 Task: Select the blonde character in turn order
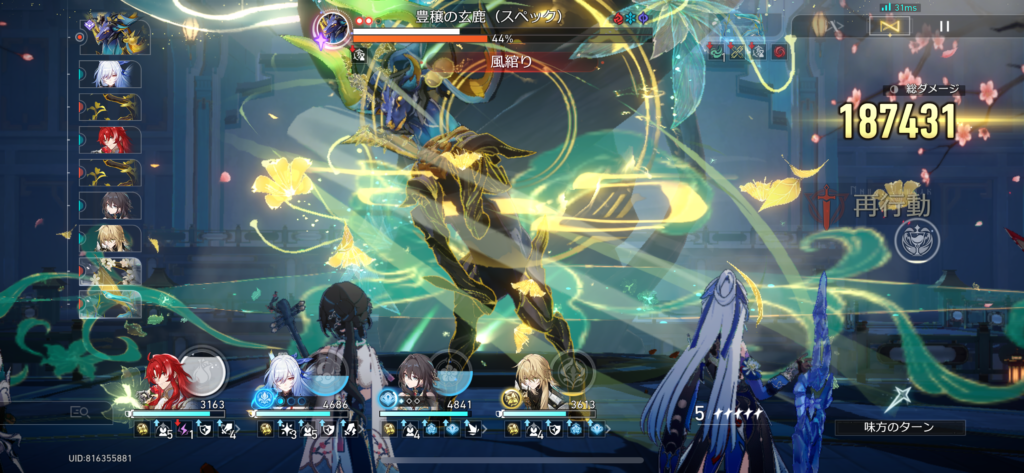click(x=117, y=239)
